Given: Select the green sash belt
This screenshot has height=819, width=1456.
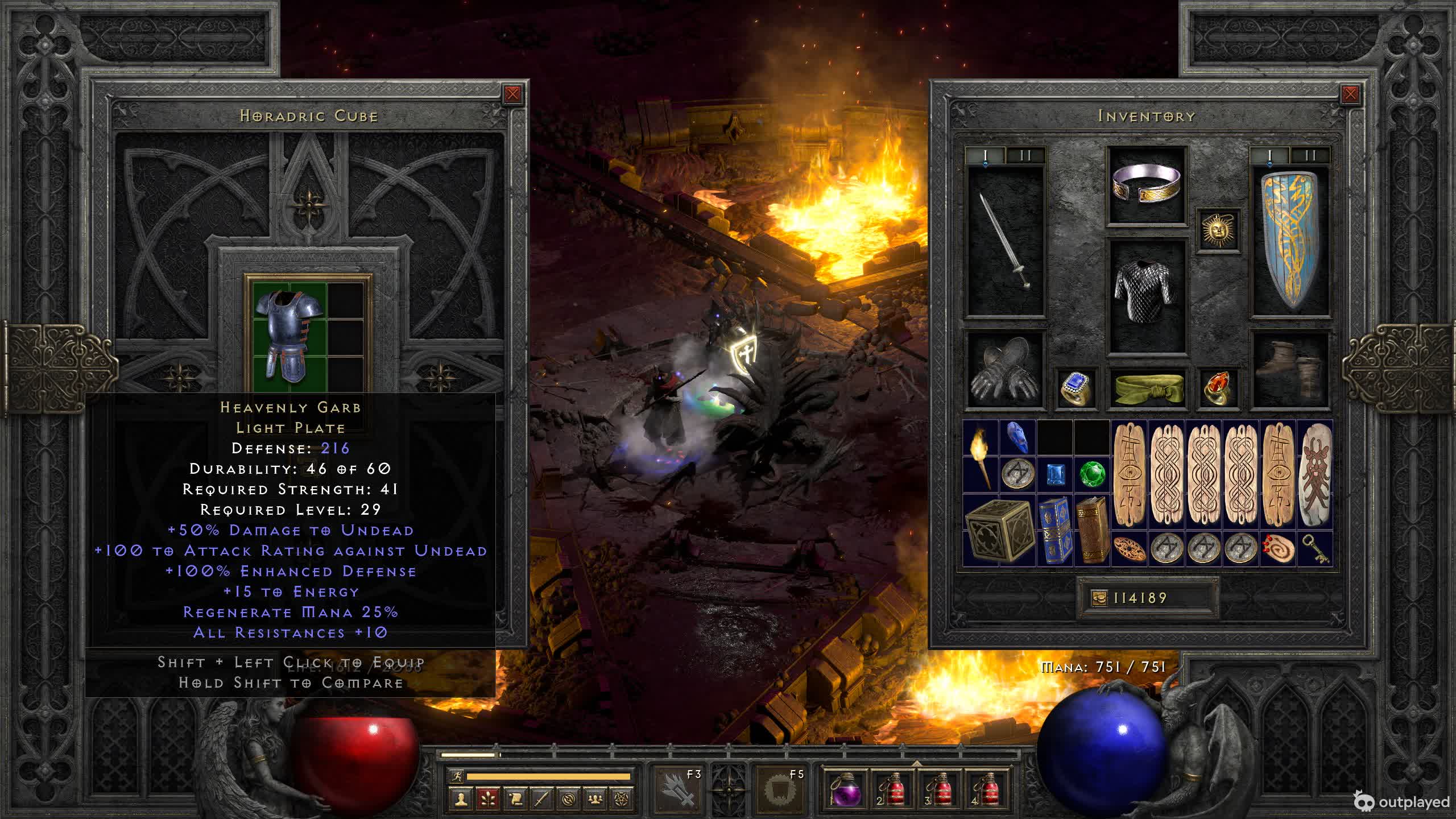Looking at the screenshot, I should [x=1147, y=388].
